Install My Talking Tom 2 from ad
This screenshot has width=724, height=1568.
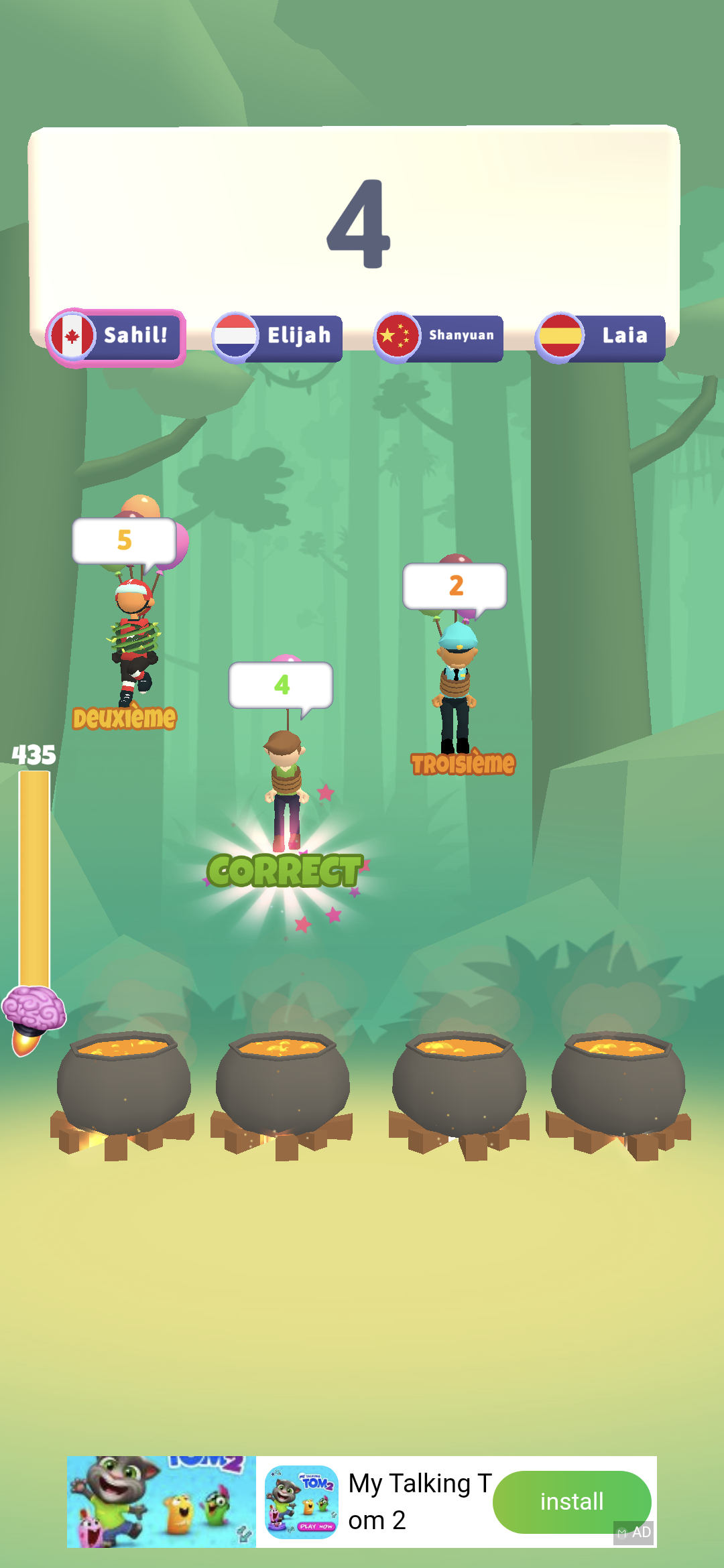[571, 1502]
